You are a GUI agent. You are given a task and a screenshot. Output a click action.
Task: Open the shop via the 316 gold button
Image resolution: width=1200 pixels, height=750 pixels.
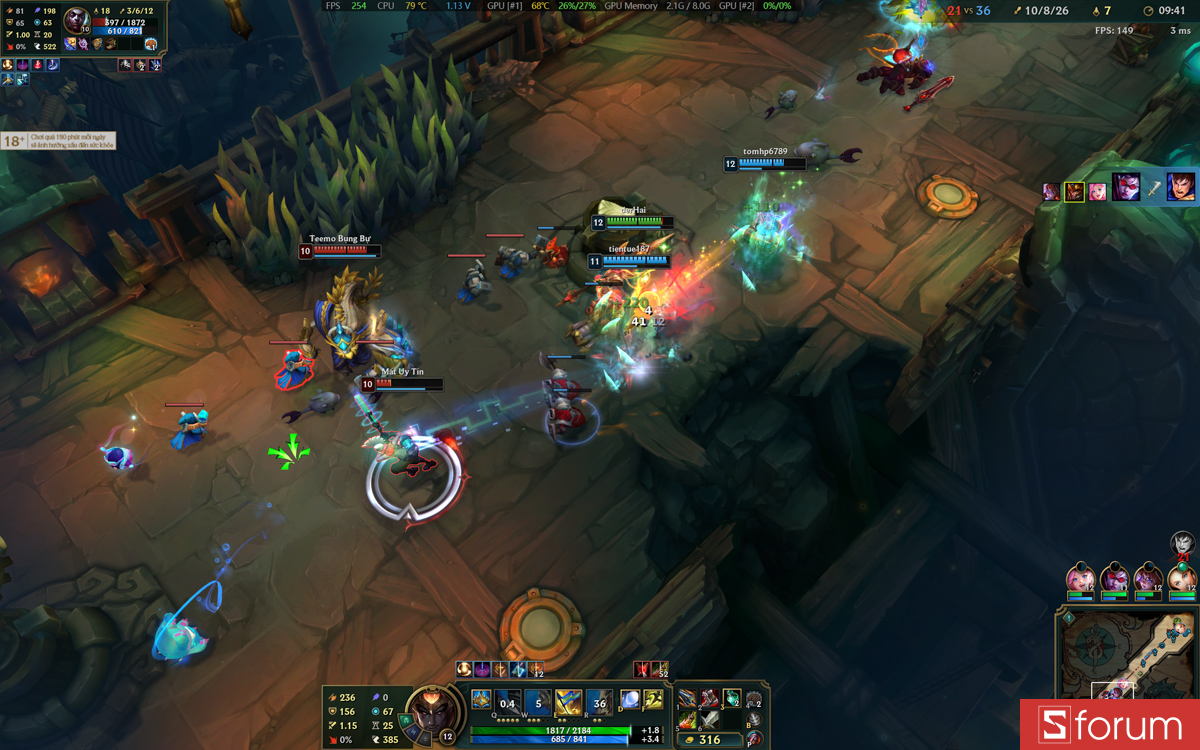pos(709,740)
